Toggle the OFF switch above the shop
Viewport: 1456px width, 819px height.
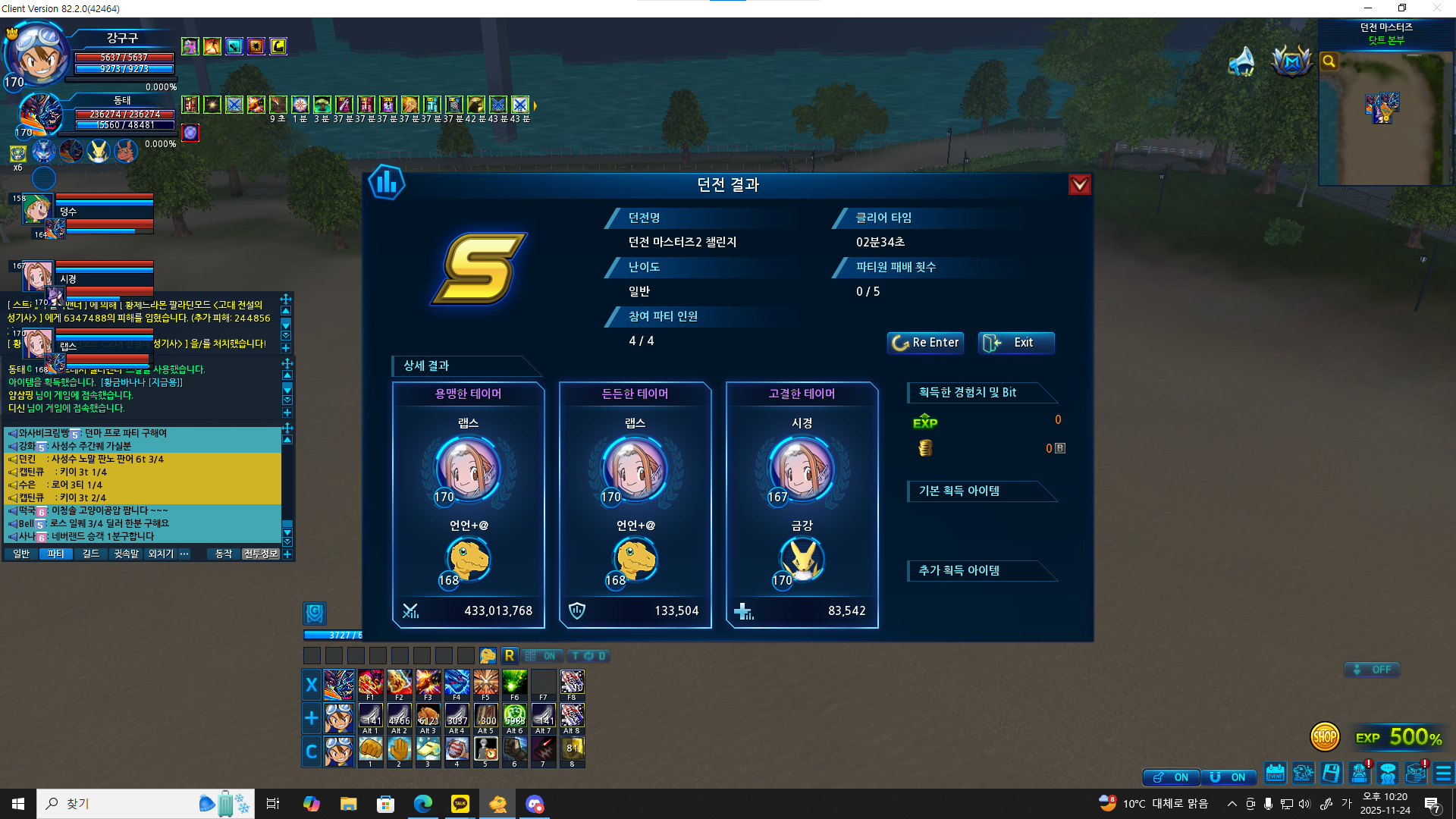[1372, 670]
